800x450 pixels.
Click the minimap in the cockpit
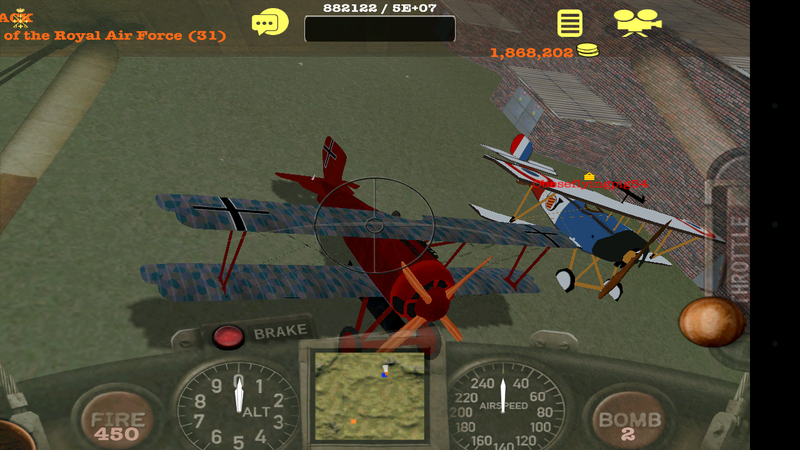tap(369, 396)
